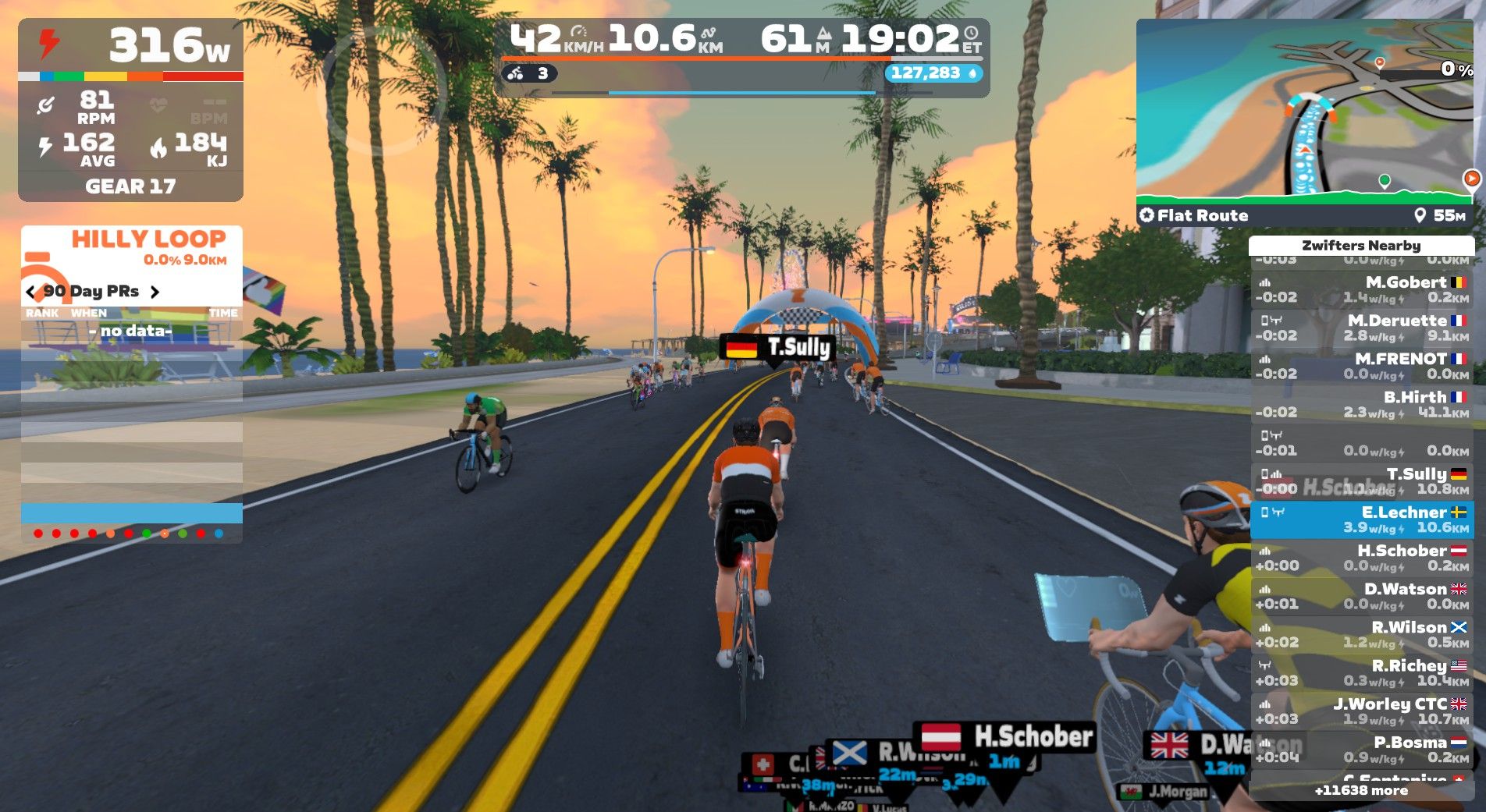Pick the highlighted E.Lechner rider row
Image resolution: width=1486 pixels, height=812 pixels.
[x=1361, y=519]
